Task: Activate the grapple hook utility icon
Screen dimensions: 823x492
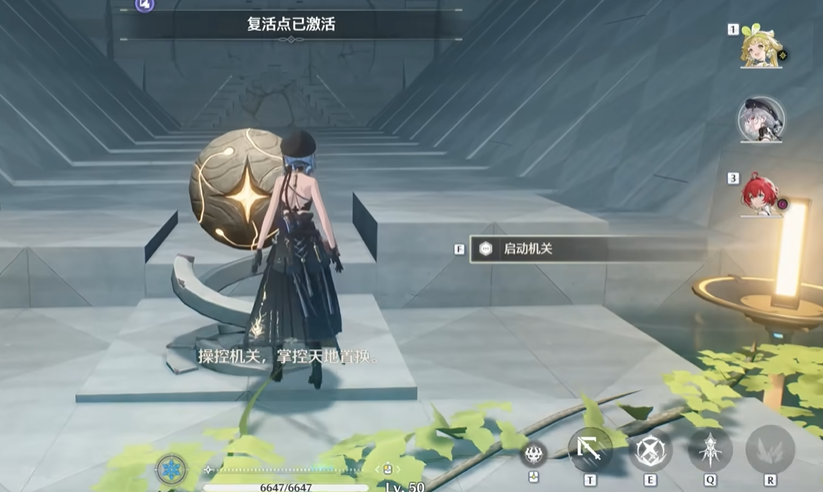Action: (x=590, y=449)
